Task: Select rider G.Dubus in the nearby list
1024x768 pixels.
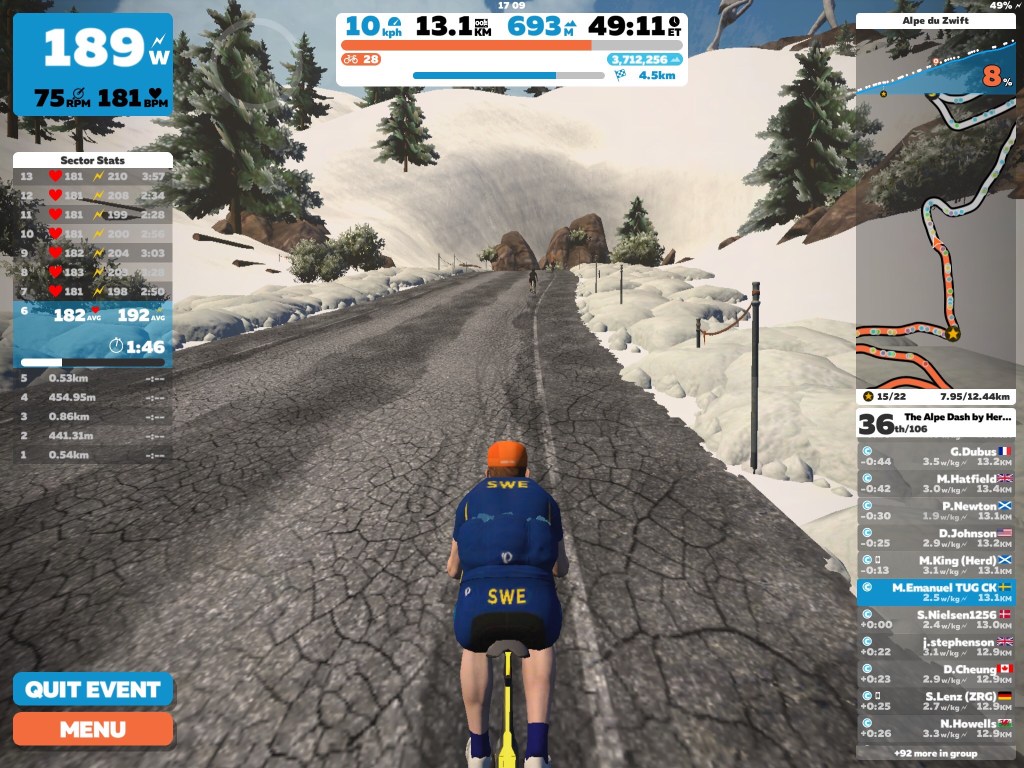Action: pos(935,456)
